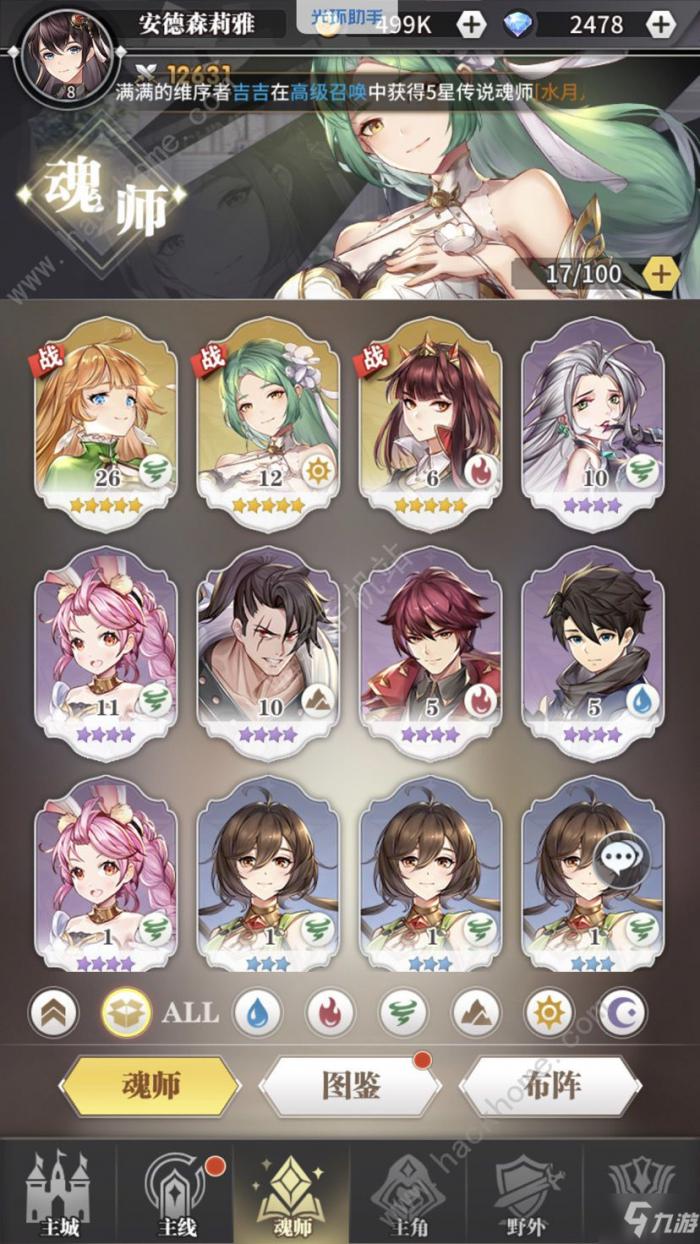Switch to the 图鉴 tab

click(x=350, y=1085)
